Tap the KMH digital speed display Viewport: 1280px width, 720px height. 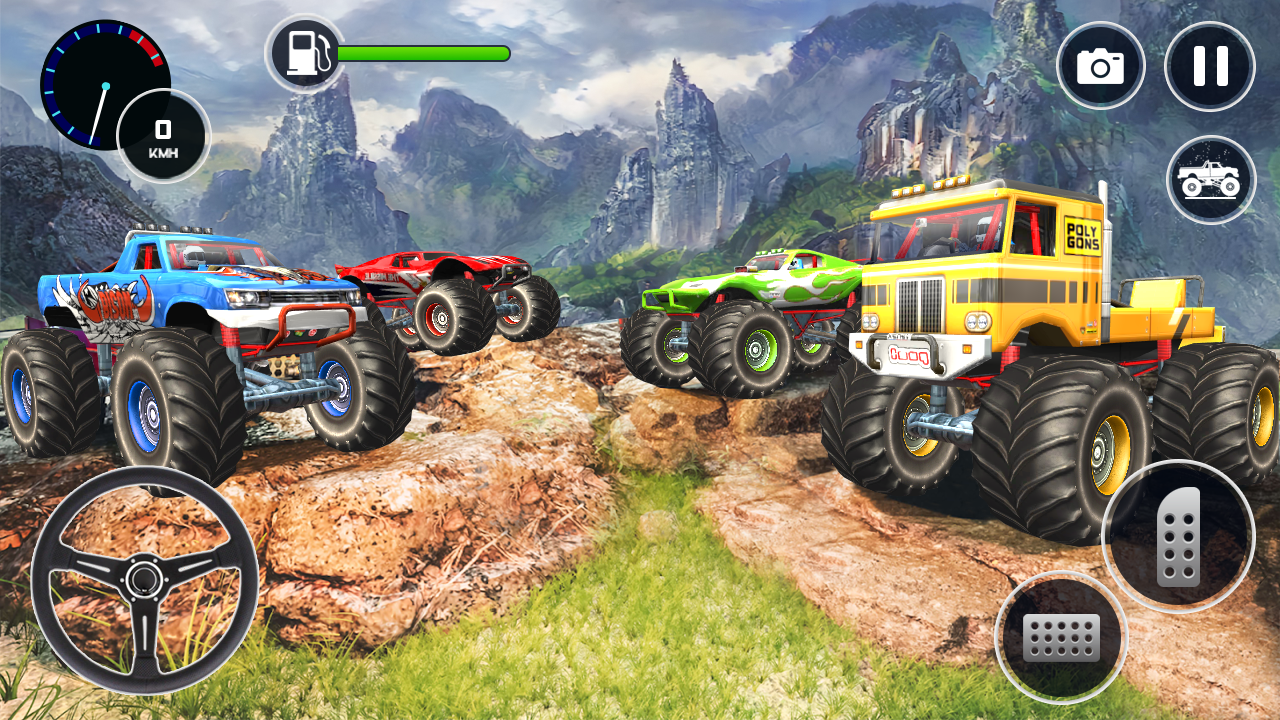[164, 135]
